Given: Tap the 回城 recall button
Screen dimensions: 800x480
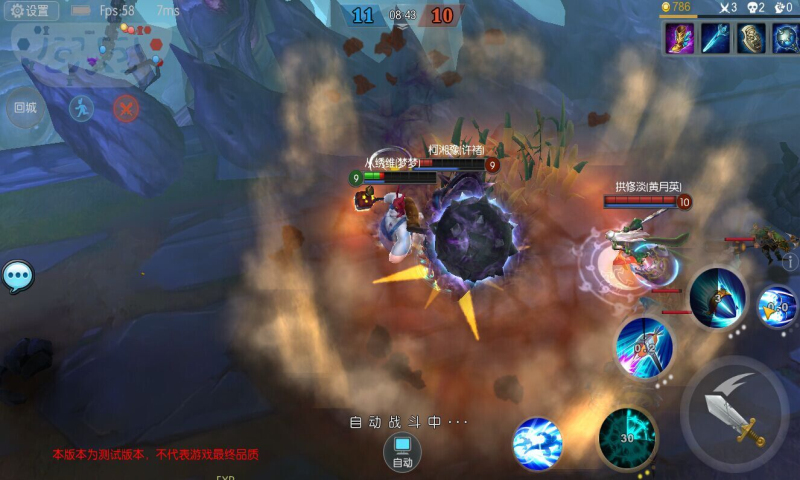Looking at the screenshot, I should [x=25, y=107].
